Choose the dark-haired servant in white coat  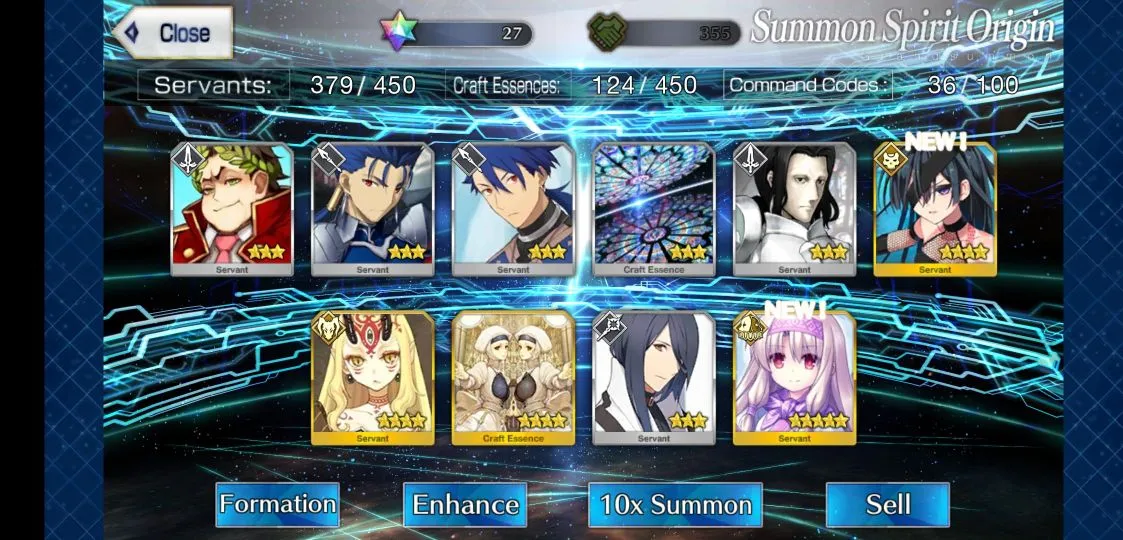654,378
